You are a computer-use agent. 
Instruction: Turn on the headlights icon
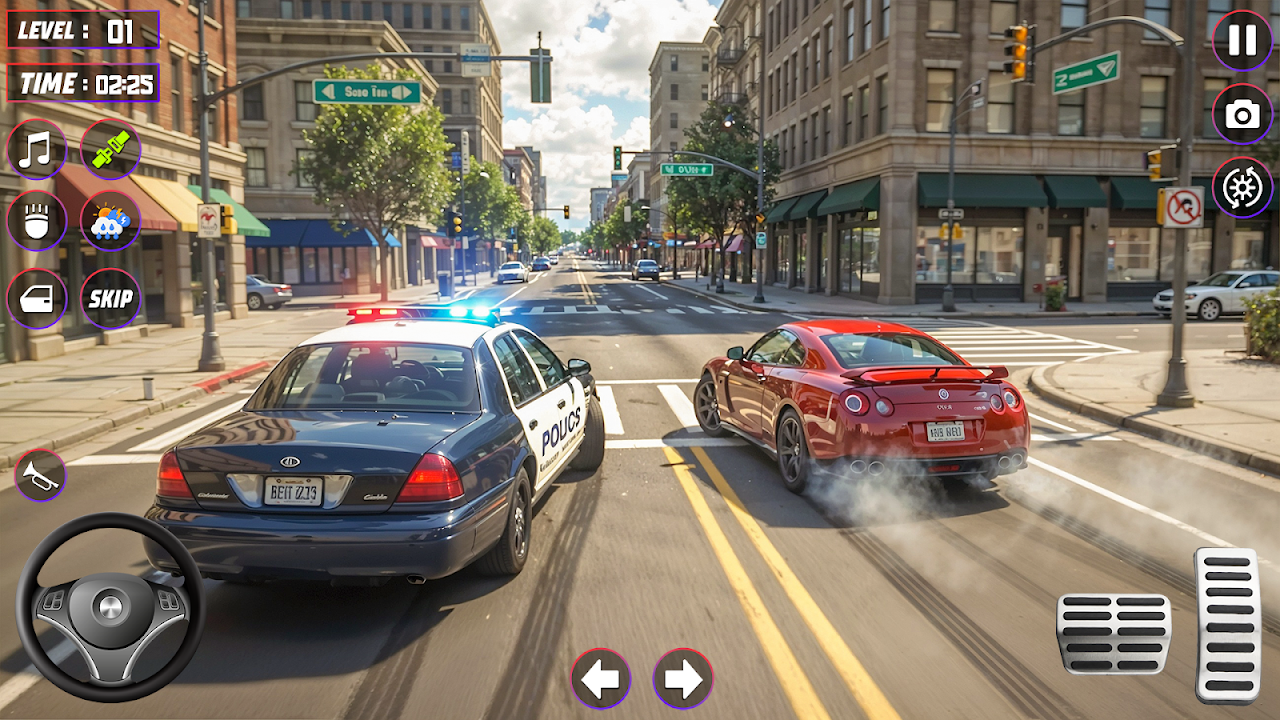pos(37,222)
